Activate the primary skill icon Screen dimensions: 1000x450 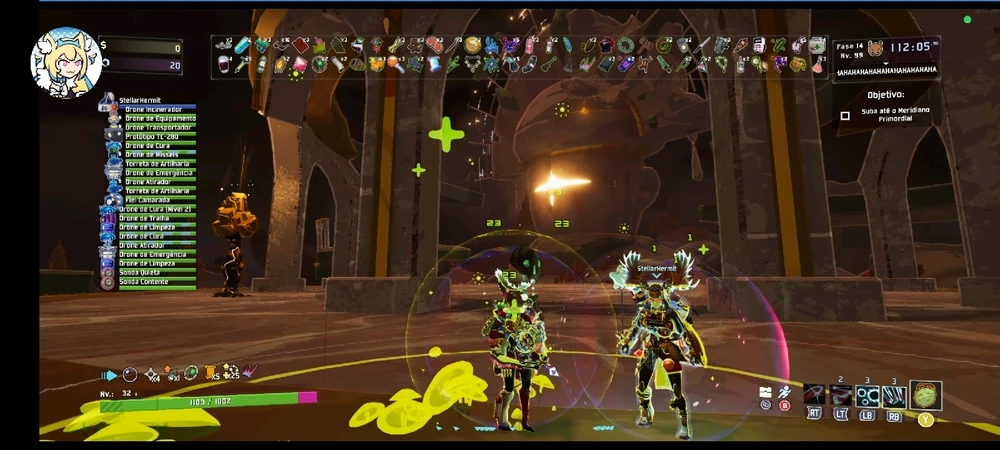pos(813,396)
